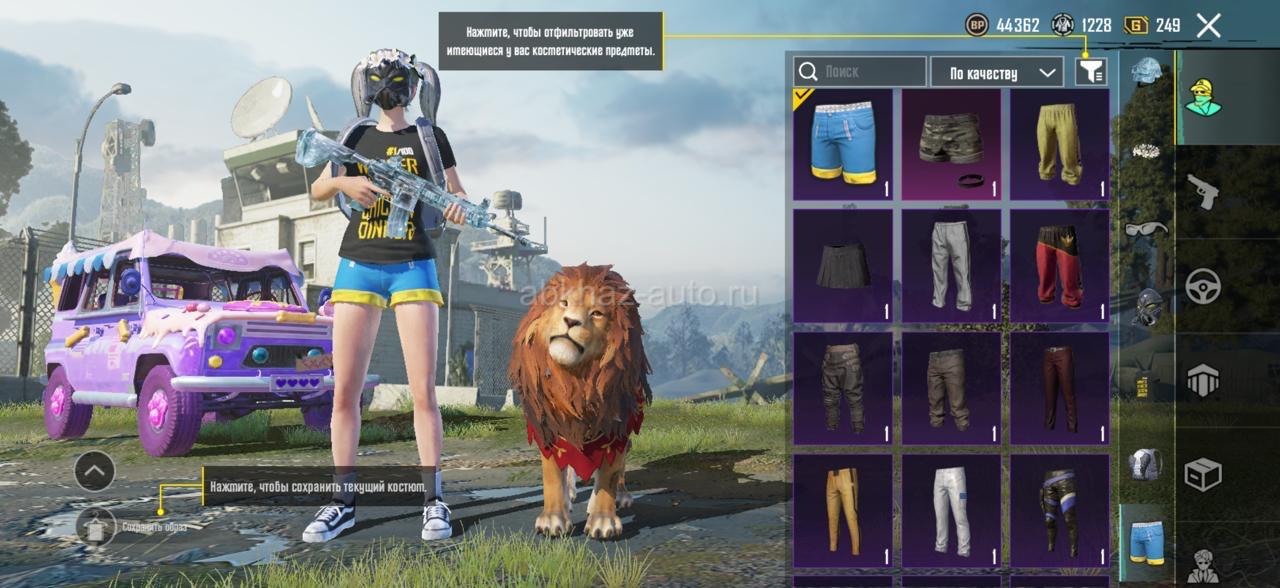Screen dimensions: 1280x588
Task: Select the character outfit category tab
Action: [1203, 97]
